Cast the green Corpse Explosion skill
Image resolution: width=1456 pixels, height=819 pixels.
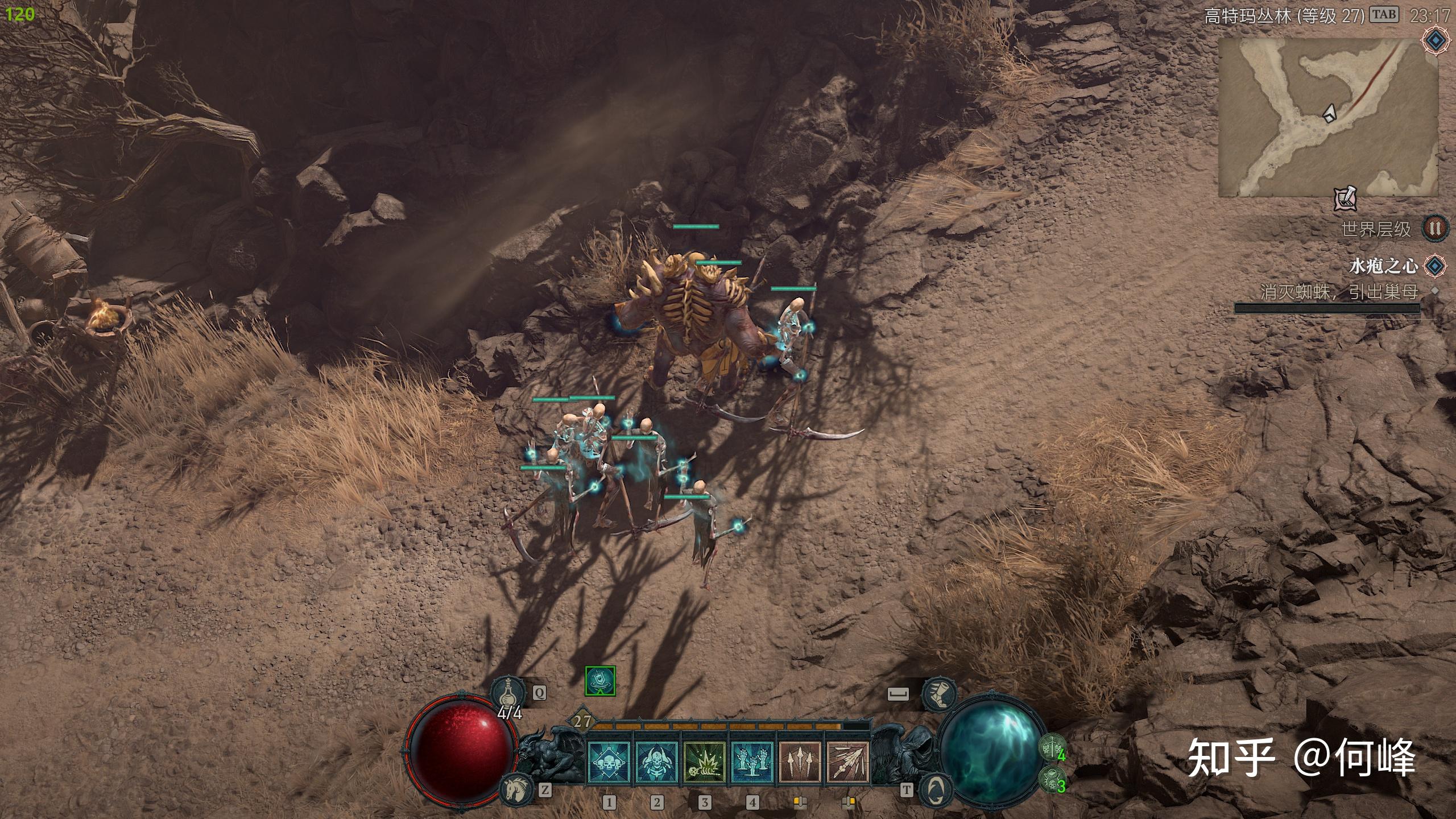[x=705, y=762]
